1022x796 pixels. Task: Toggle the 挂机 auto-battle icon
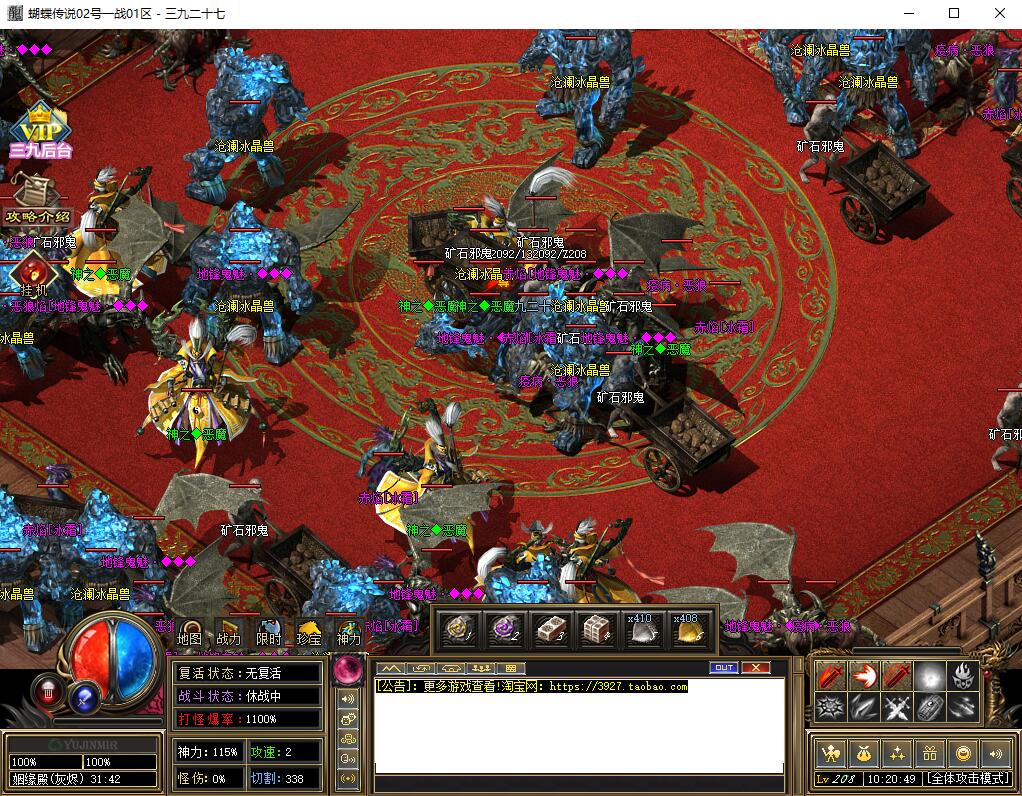click(x=34, y=273)
